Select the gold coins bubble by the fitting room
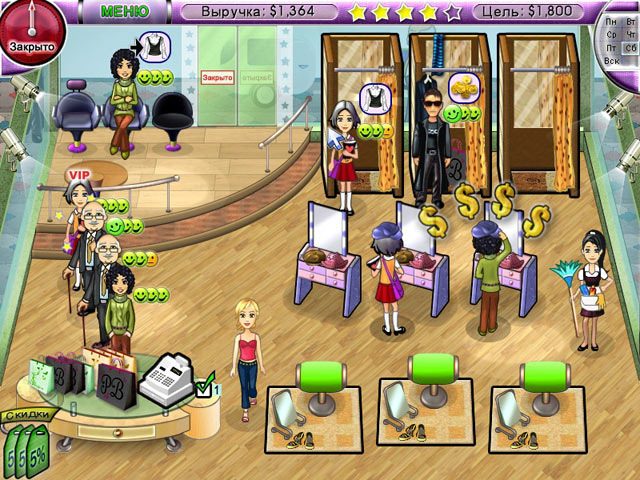 [x=462, y=85]
